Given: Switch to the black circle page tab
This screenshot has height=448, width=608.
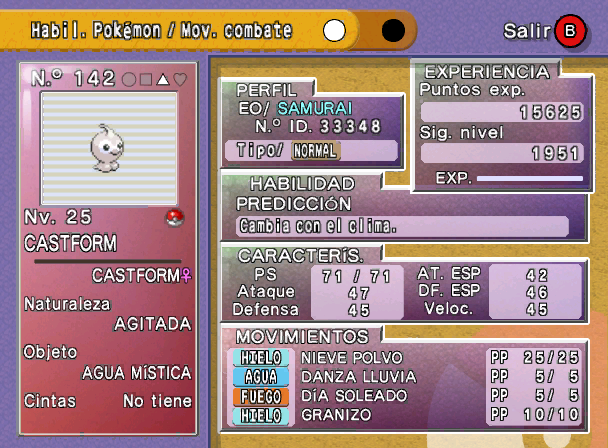Looking at the screenshot, I should pyautogui.click(x=393, y=31).
